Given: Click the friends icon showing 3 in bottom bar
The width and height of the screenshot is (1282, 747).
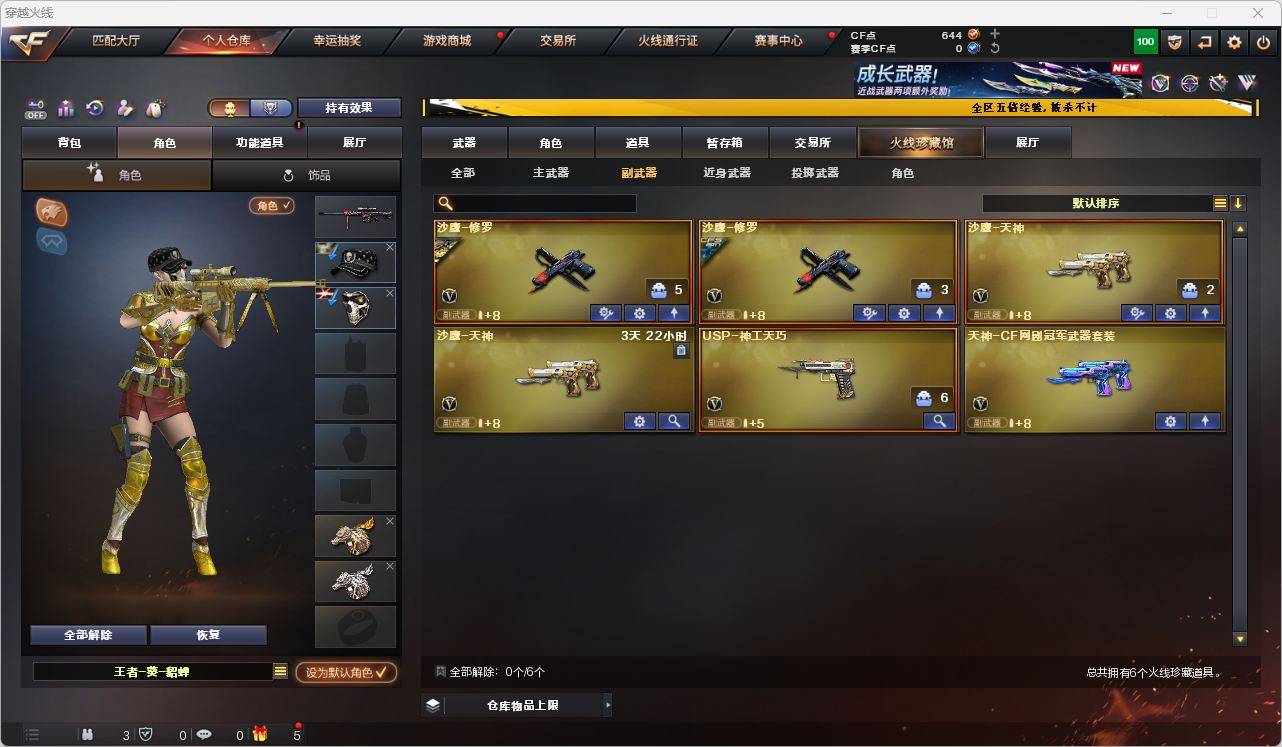Looking at the screenshot, I should (x=87, y=734).
